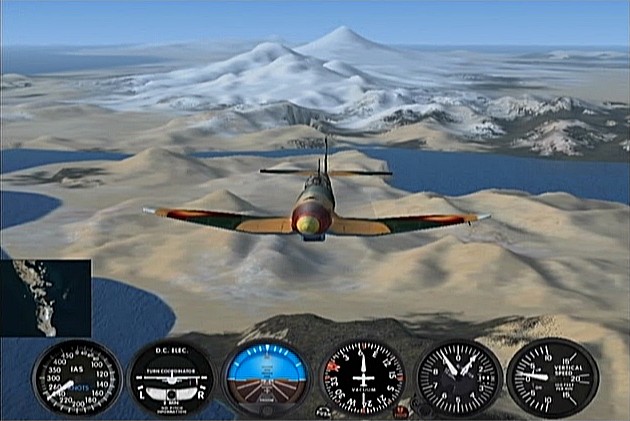Click the altimeter gauge with two needles
Viewport: 630px width, 421px height.
point(459,378)
